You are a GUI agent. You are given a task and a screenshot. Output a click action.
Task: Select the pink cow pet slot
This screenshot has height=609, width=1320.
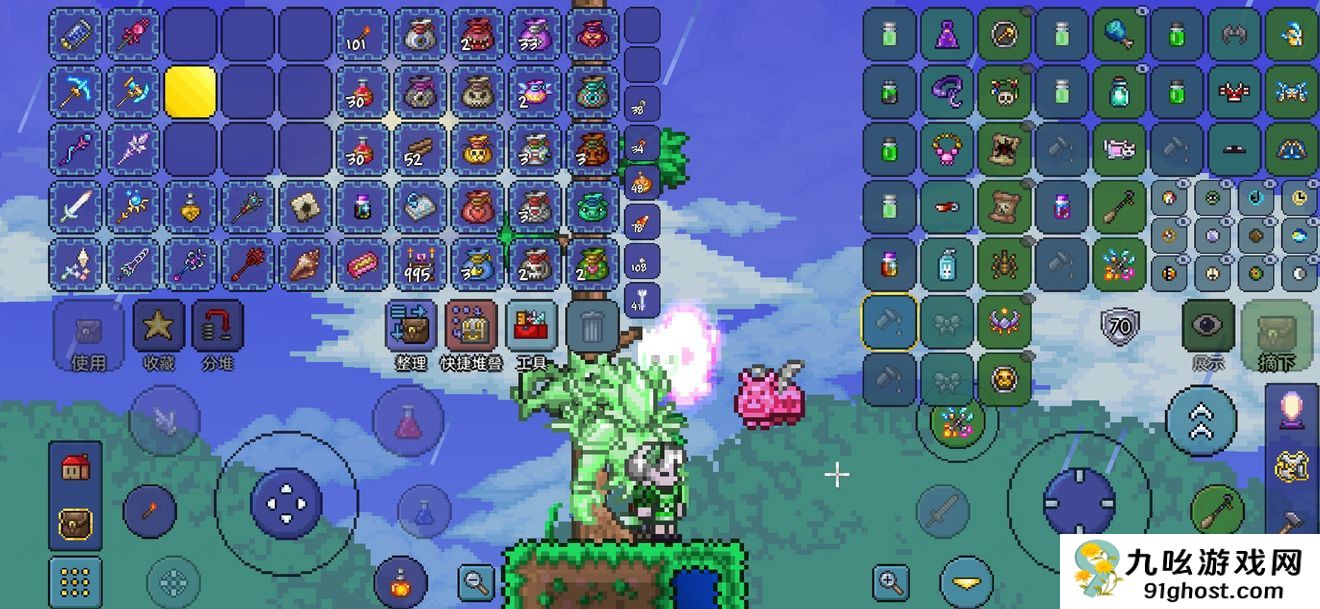pos(1120,150)
